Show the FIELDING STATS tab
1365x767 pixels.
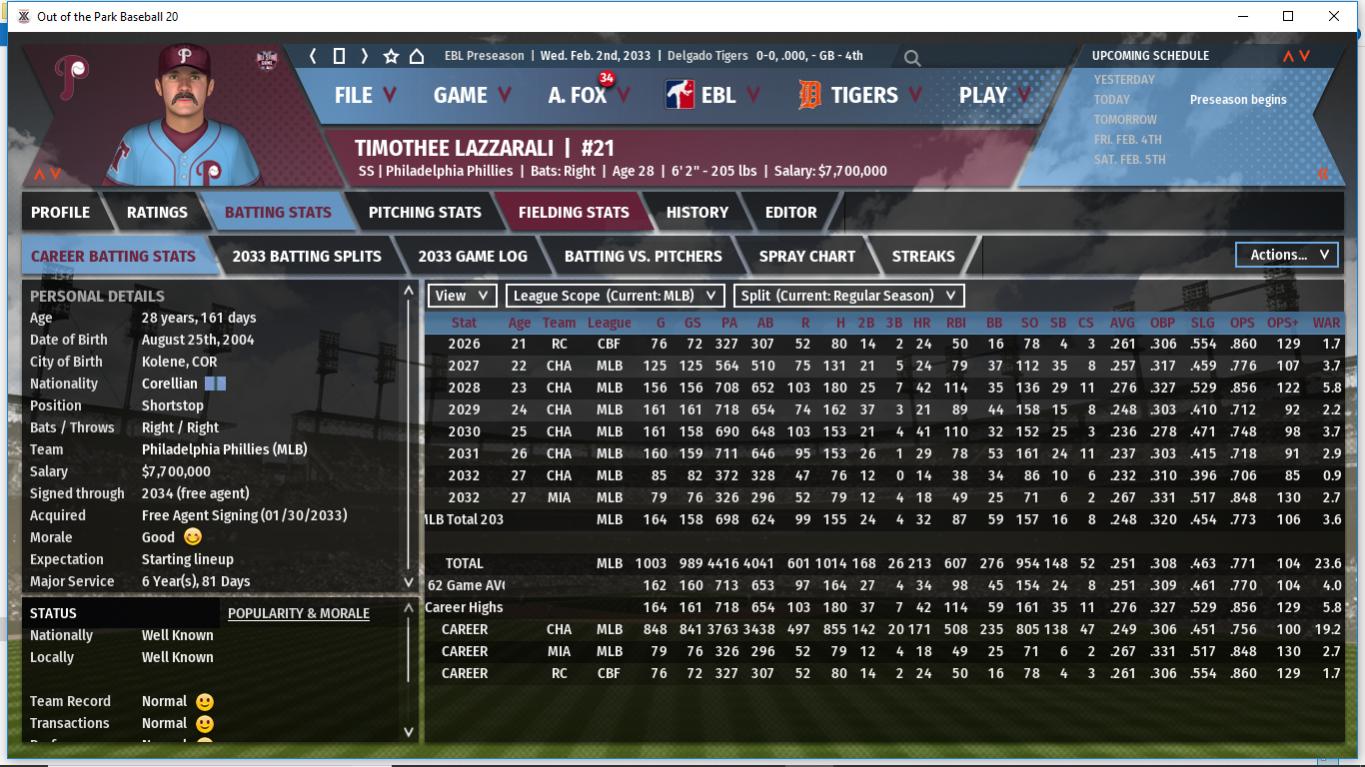[573, 212]
